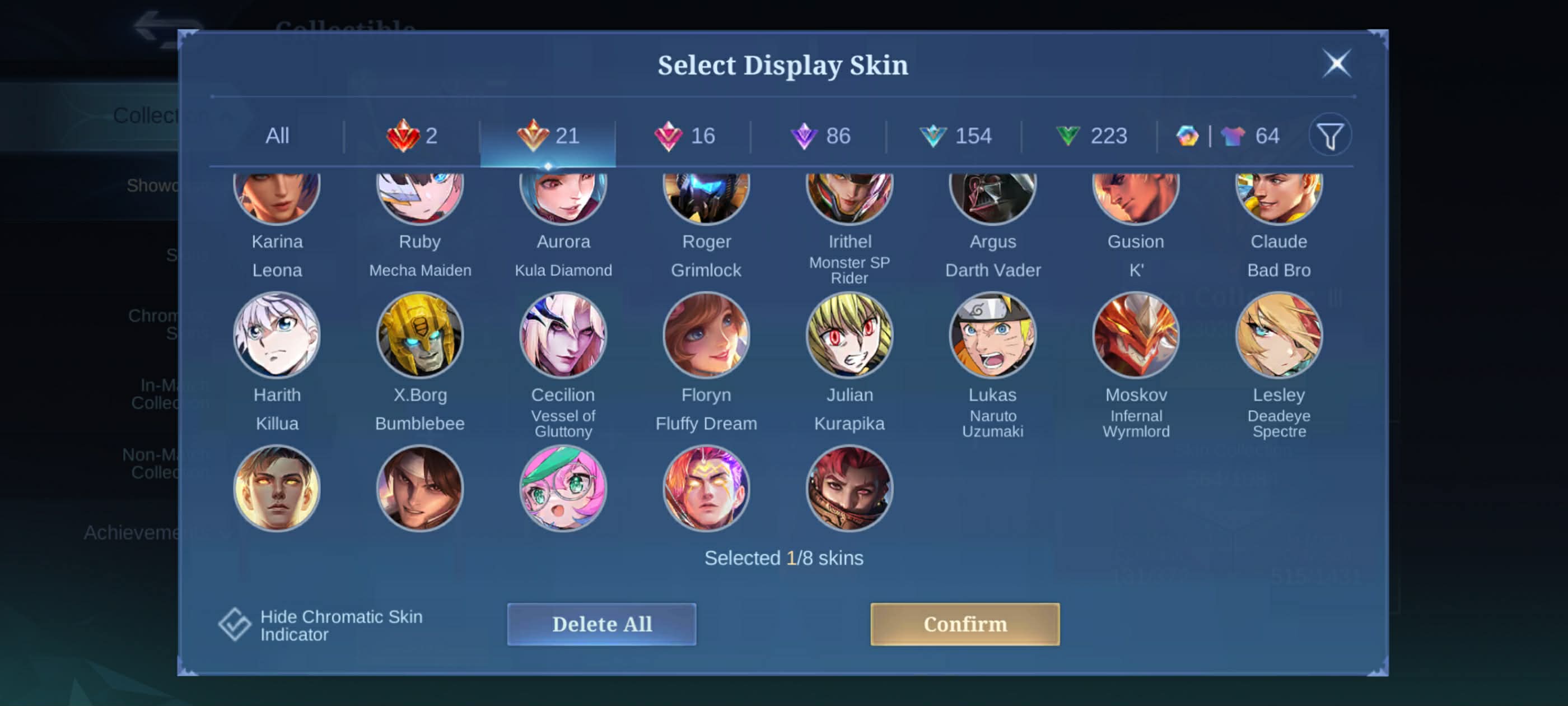Confirm the selected display skins
Image resolution: width=1568 pixels, height=706 pixels.
(964, 624)
